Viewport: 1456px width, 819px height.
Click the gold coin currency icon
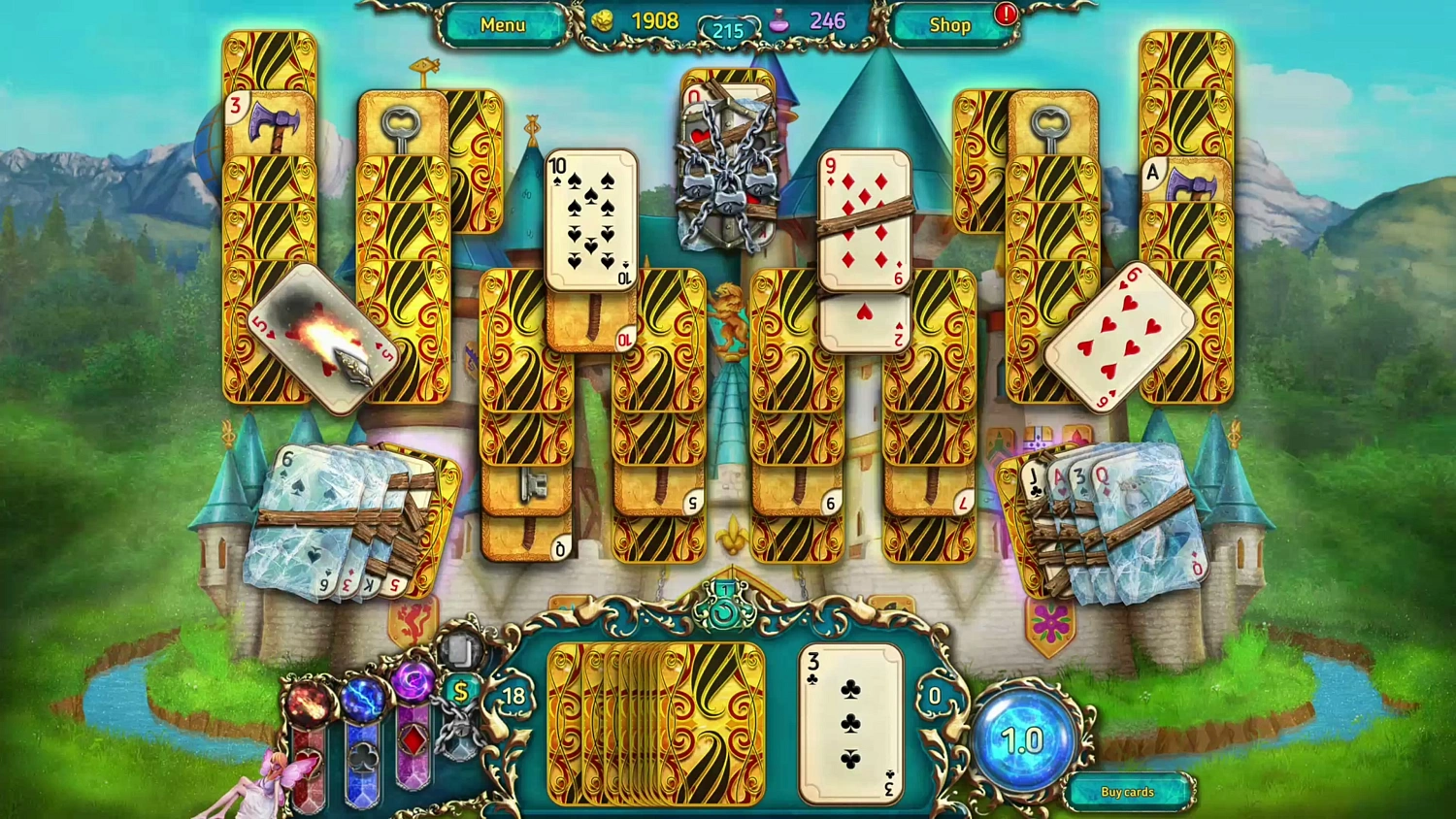point(602,21)
